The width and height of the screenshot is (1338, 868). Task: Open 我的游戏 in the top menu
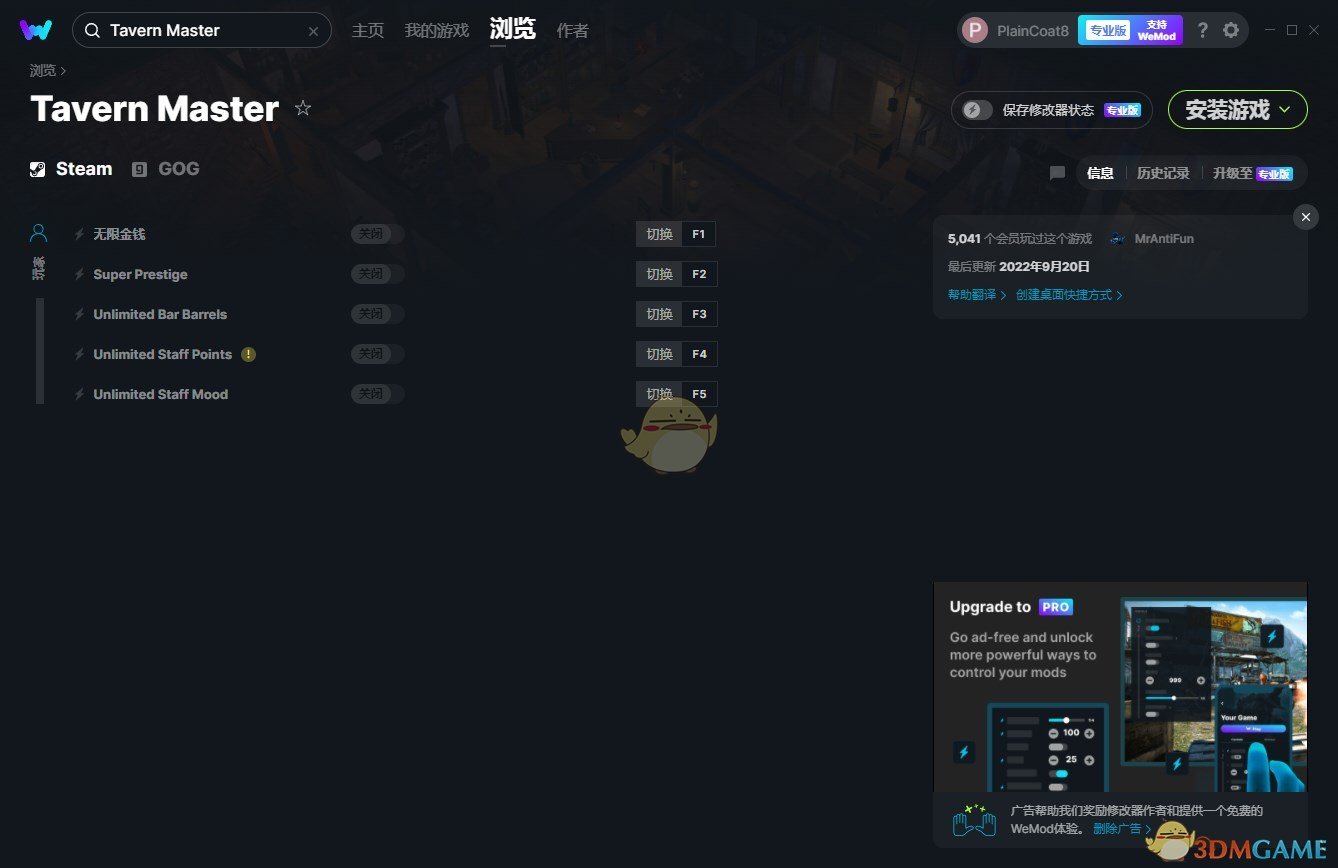[437, 30]
